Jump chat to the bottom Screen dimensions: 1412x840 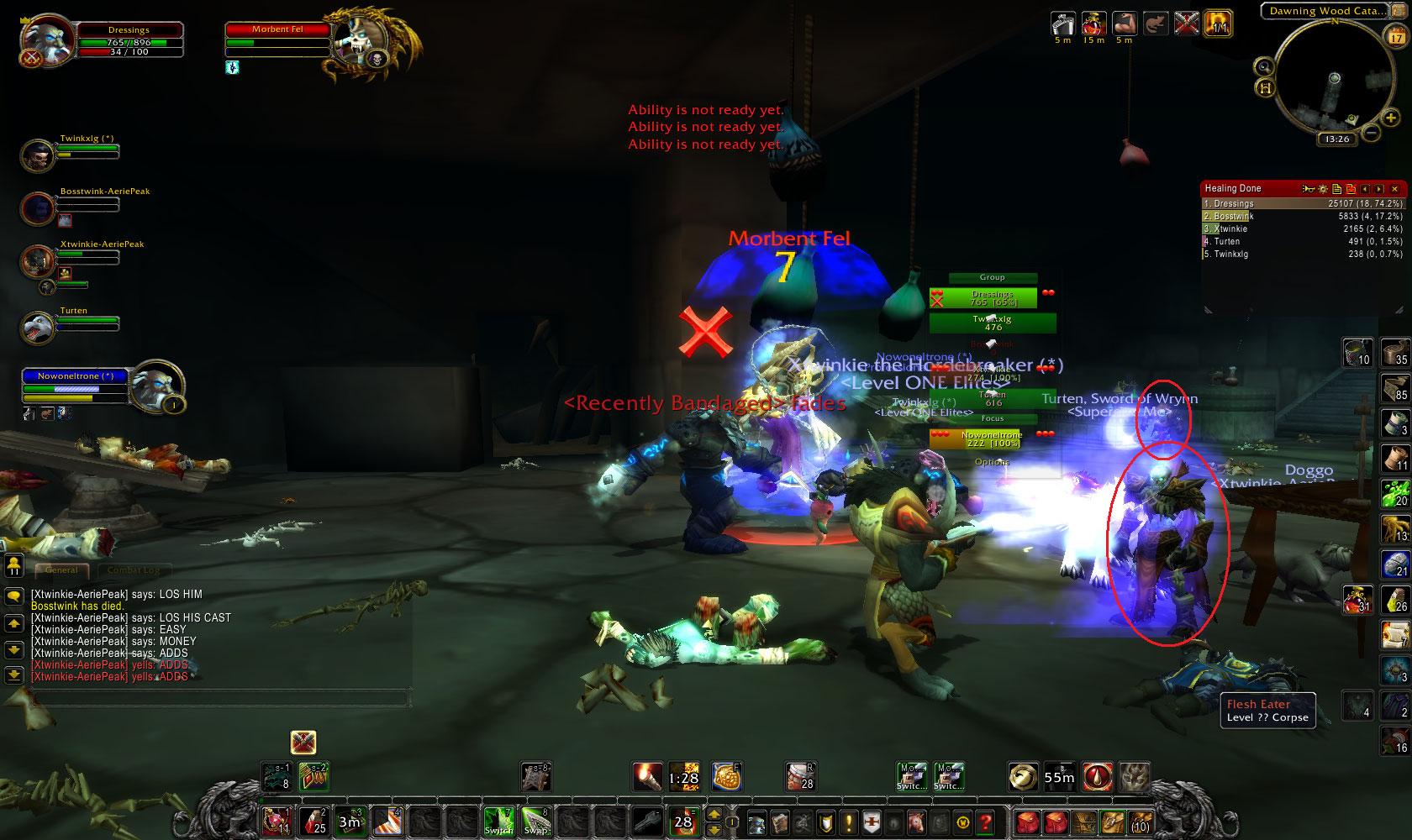[x=13, y=675]
